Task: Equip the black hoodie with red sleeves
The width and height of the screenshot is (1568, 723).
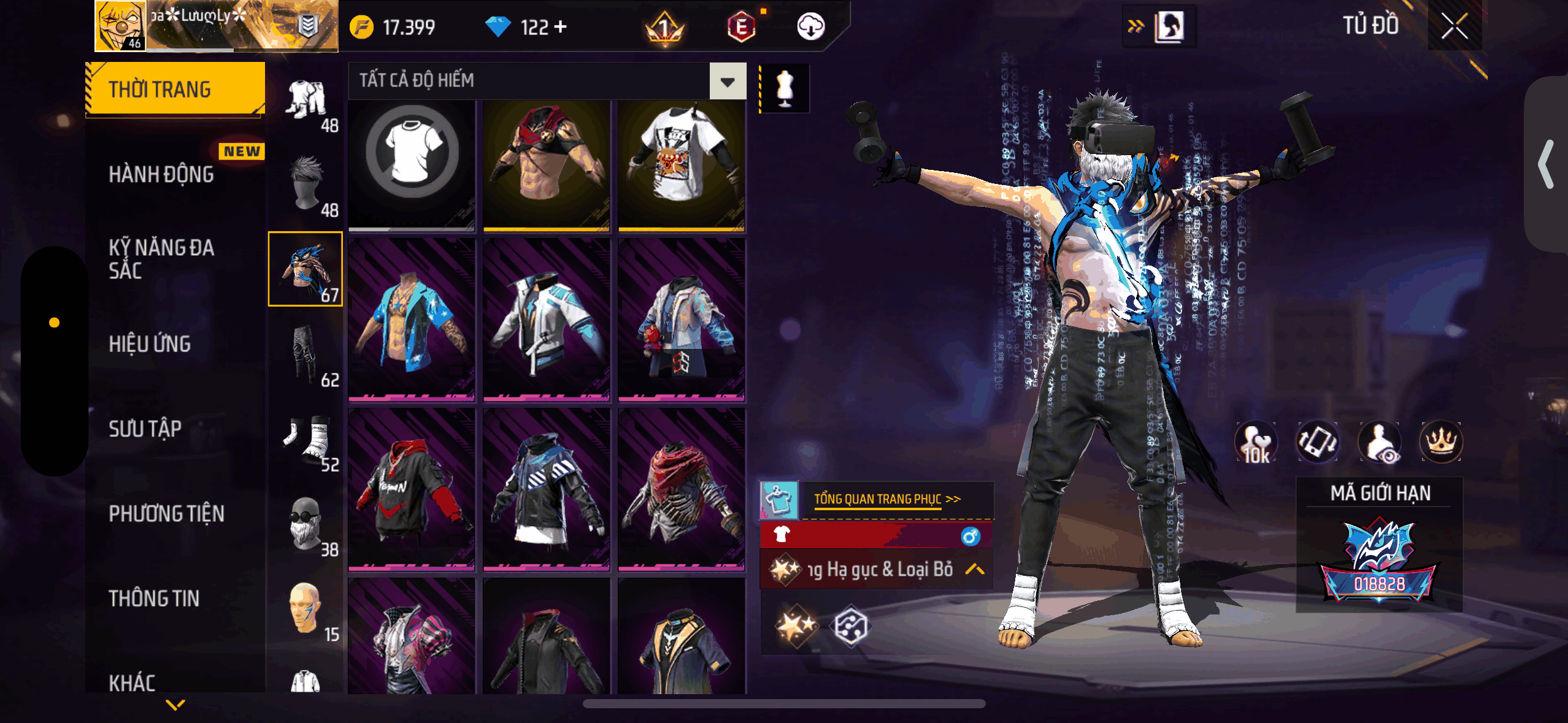Action: (x=412, y=489)
